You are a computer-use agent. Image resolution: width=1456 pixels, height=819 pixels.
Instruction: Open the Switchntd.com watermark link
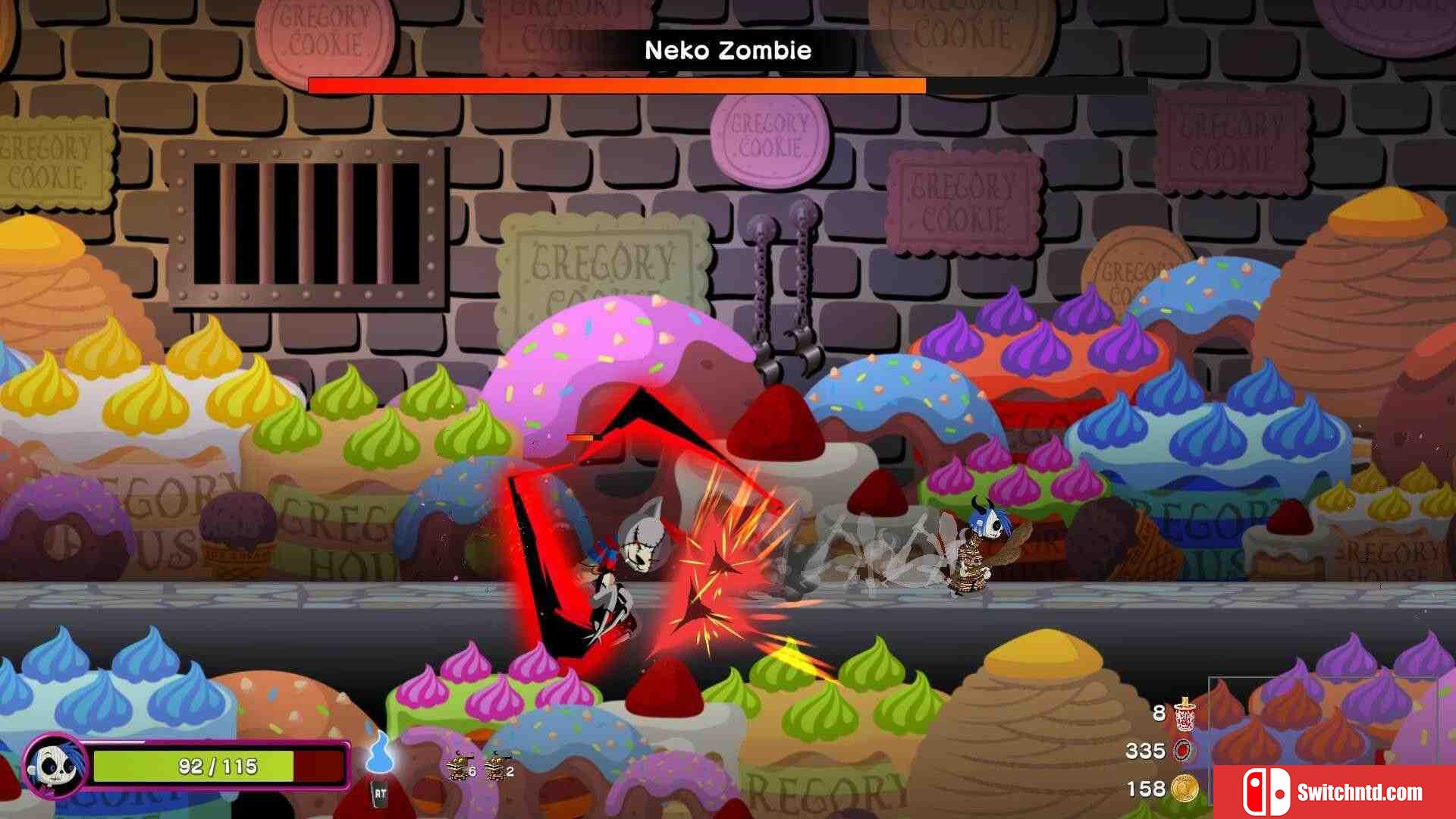pos(1333,792)
